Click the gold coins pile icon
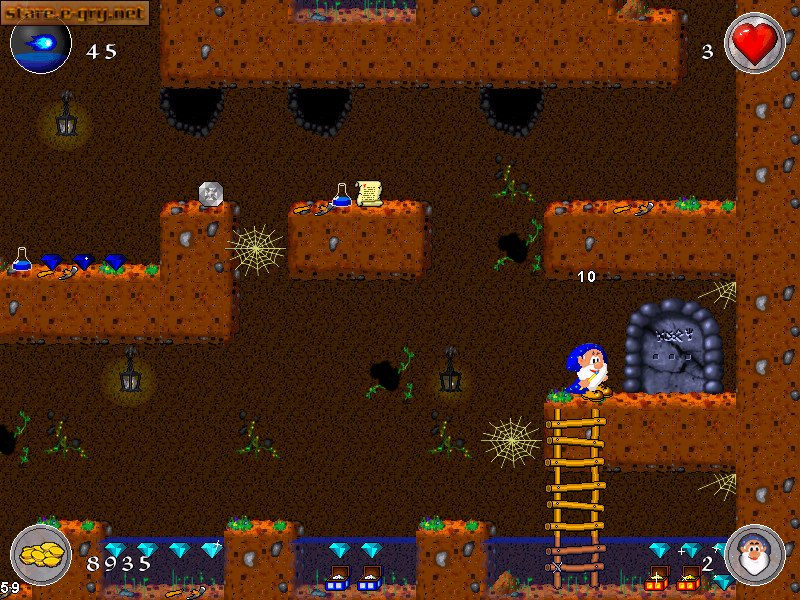Image resolution: width=800 pixels, height=600 pixels. coord(41,555)
